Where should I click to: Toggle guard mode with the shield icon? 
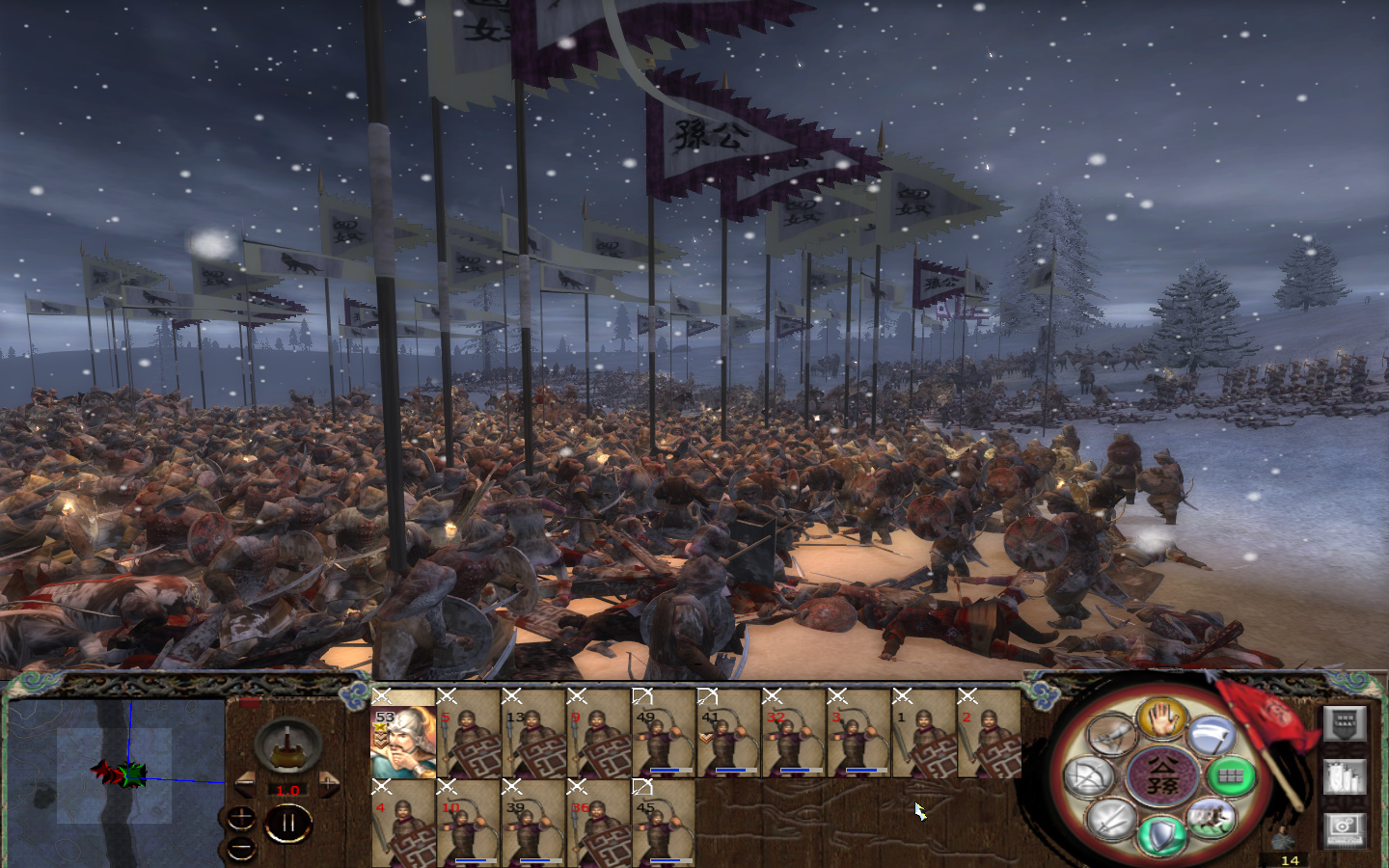pyautogui.click(x=1160, y=835)
